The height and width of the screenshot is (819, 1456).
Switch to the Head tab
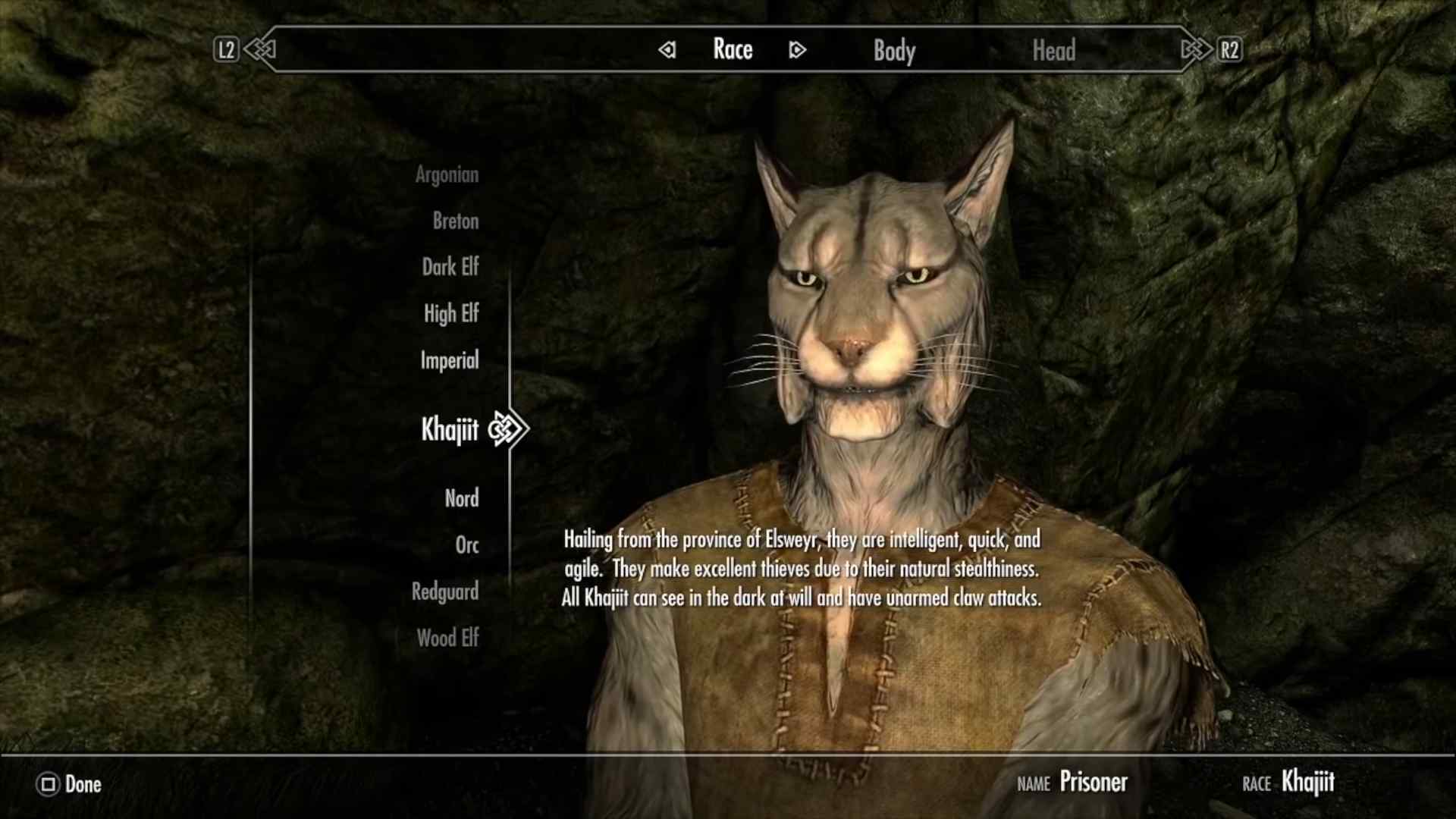(x=1054, y=51)
